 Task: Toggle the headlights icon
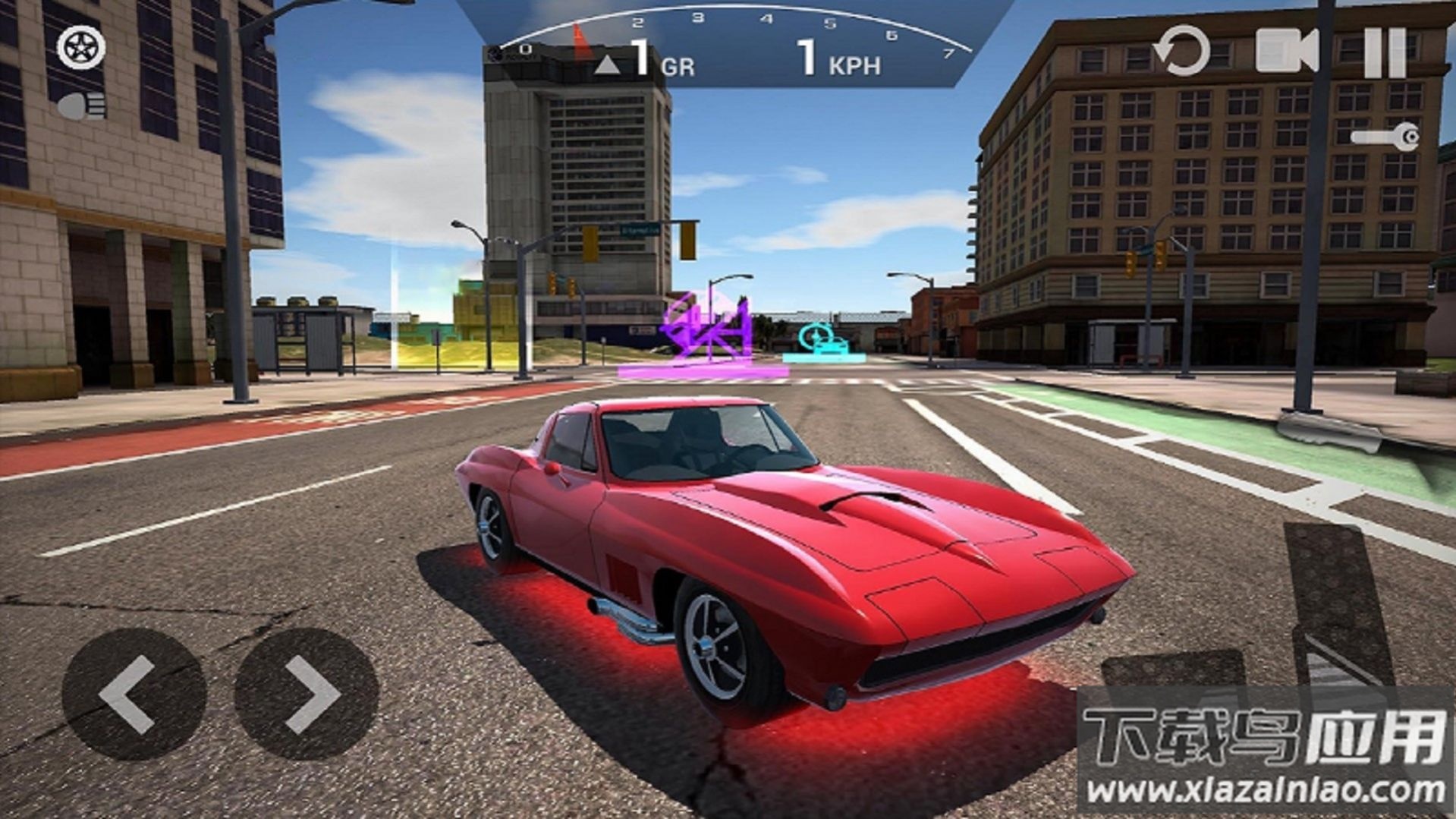pos(83,106)
